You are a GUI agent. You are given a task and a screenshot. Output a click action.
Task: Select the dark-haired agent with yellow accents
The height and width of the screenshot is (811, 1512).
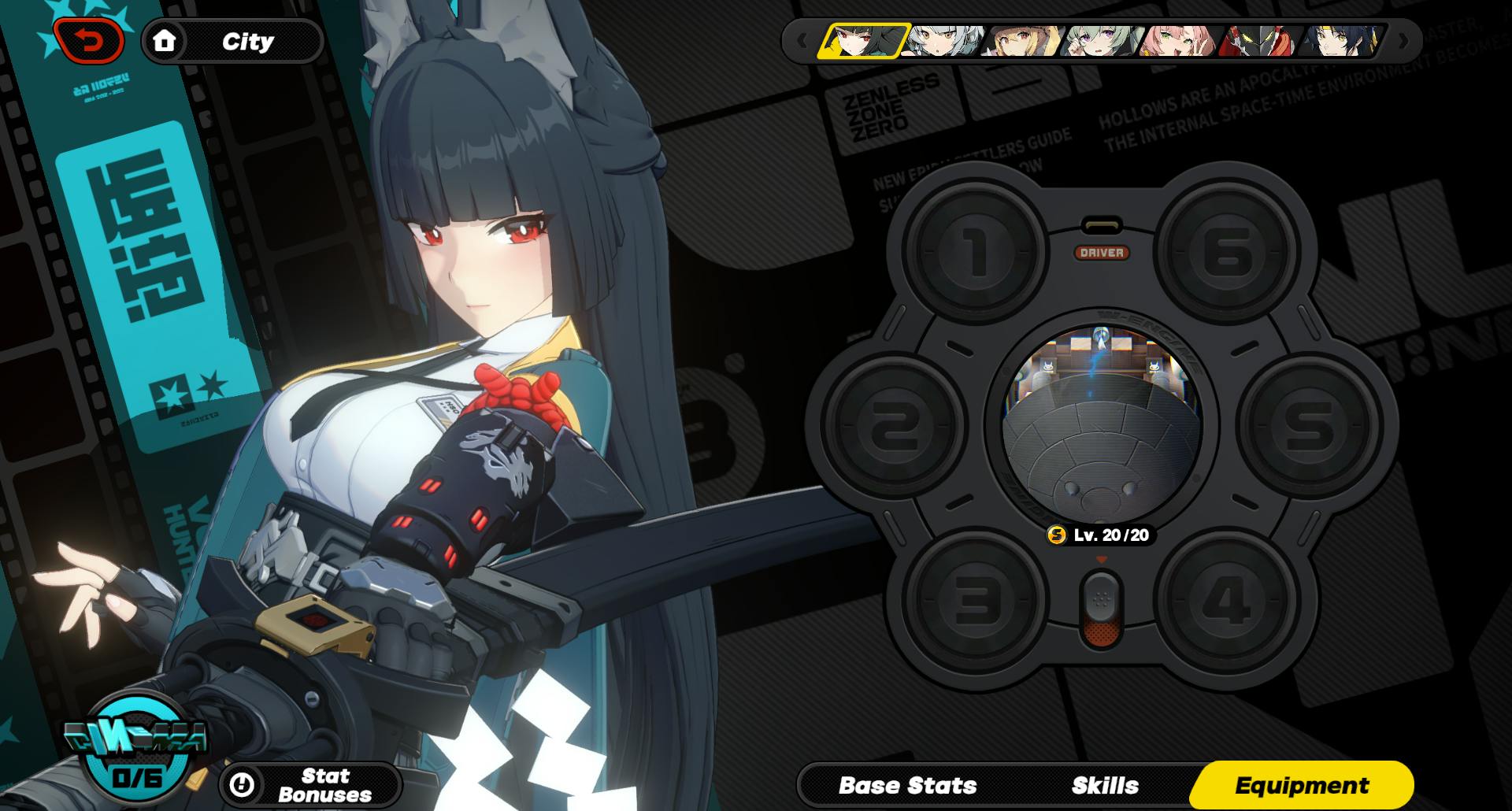click(1339, 41)
